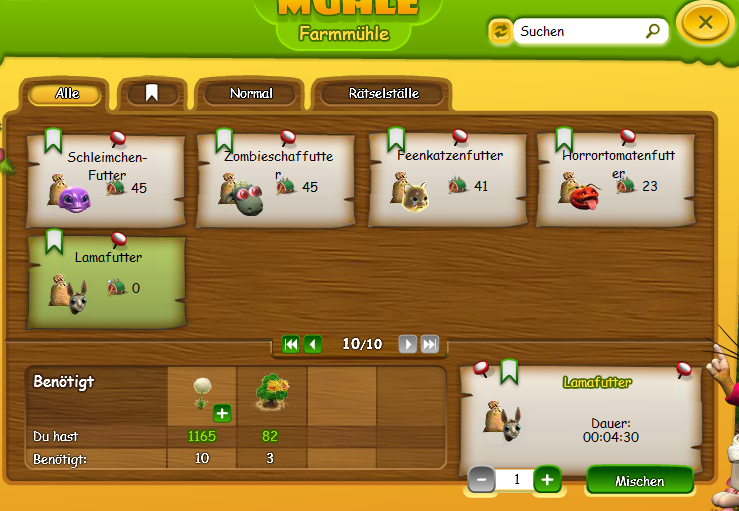
Task: Go to the next recipe page
Action: point(407,344)
